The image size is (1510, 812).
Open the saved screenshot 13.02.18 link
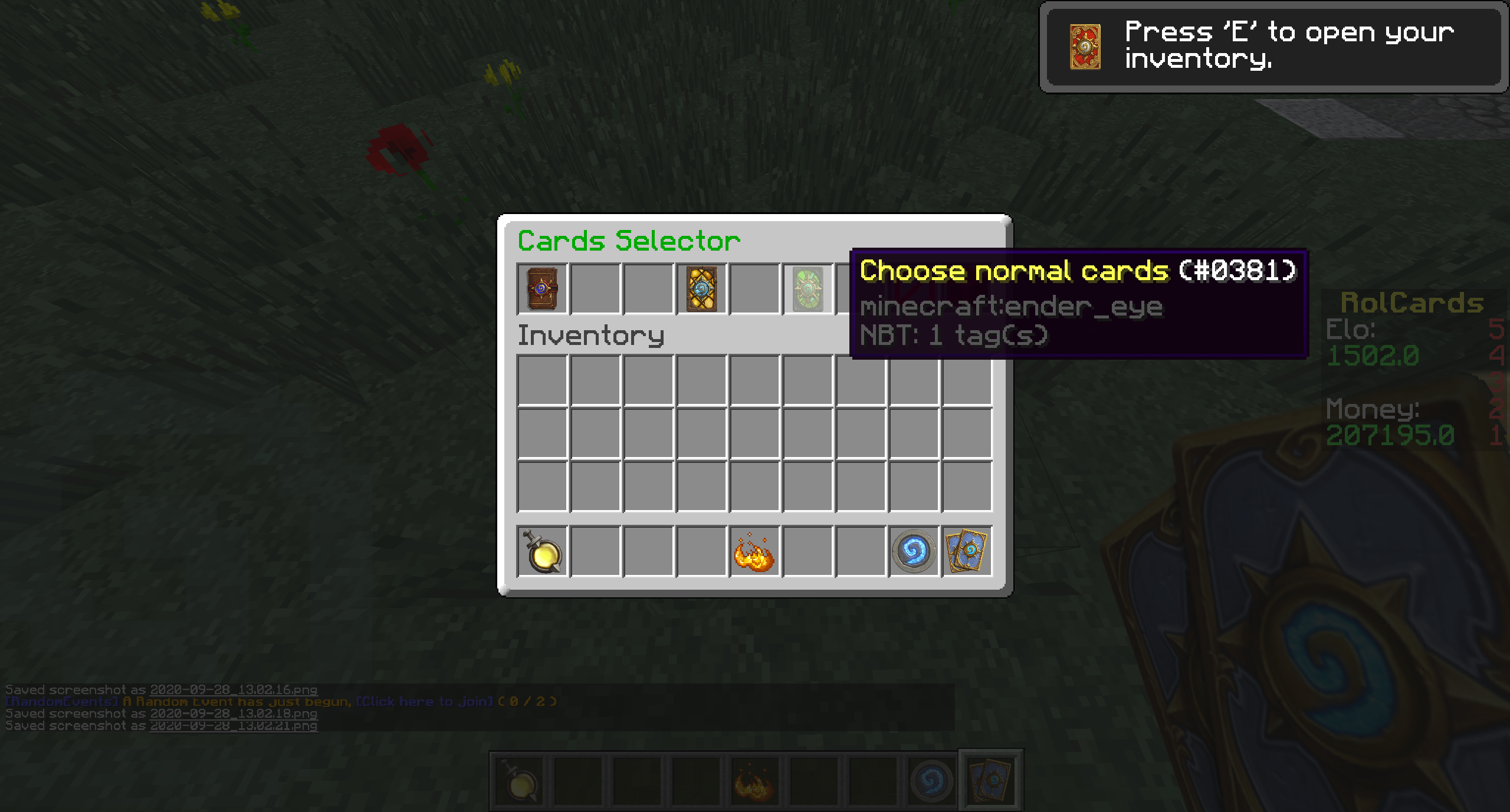click(234, 714)
